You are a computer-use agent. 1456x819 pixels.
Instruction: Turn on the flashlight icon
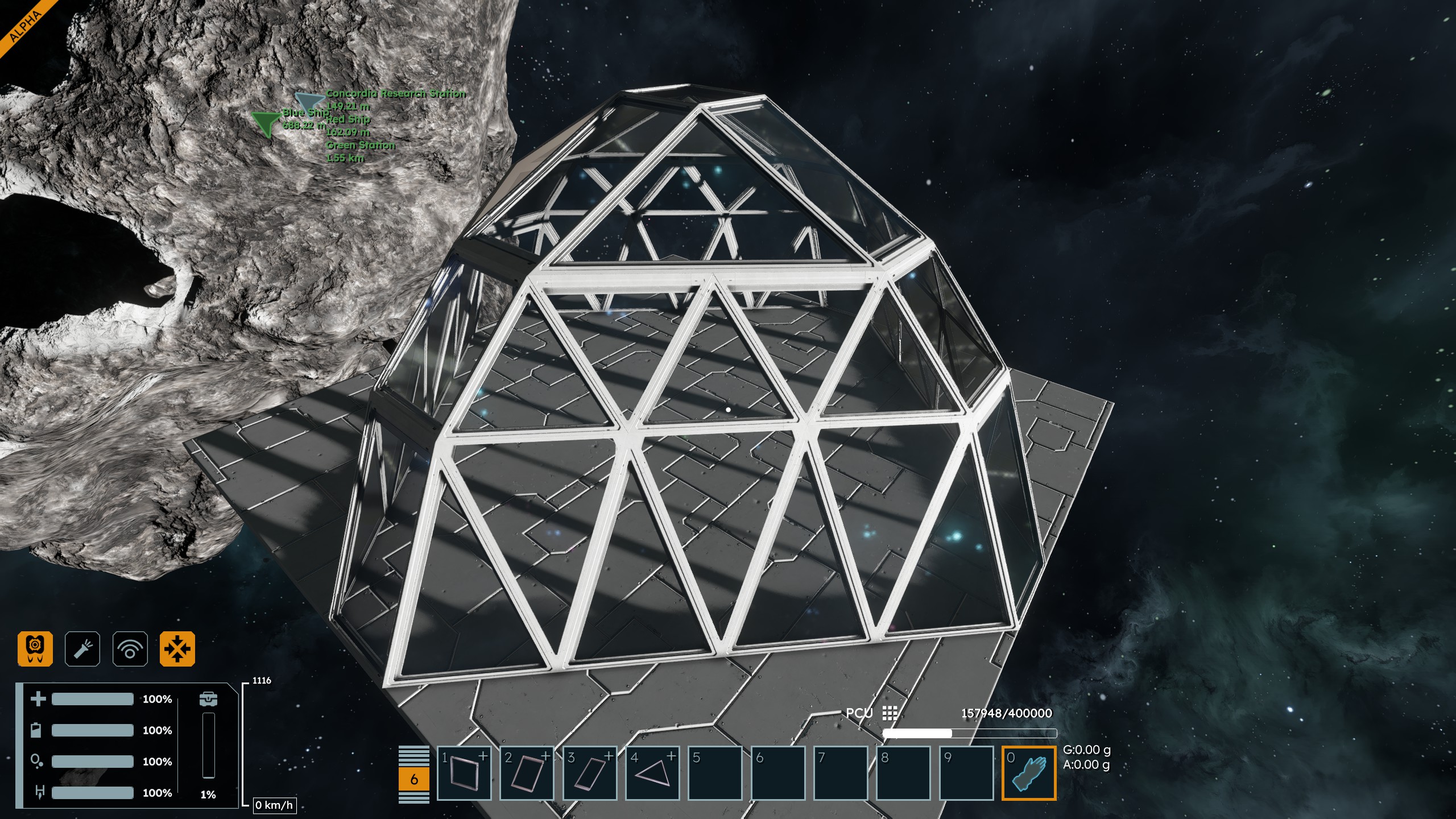[82, 648]
